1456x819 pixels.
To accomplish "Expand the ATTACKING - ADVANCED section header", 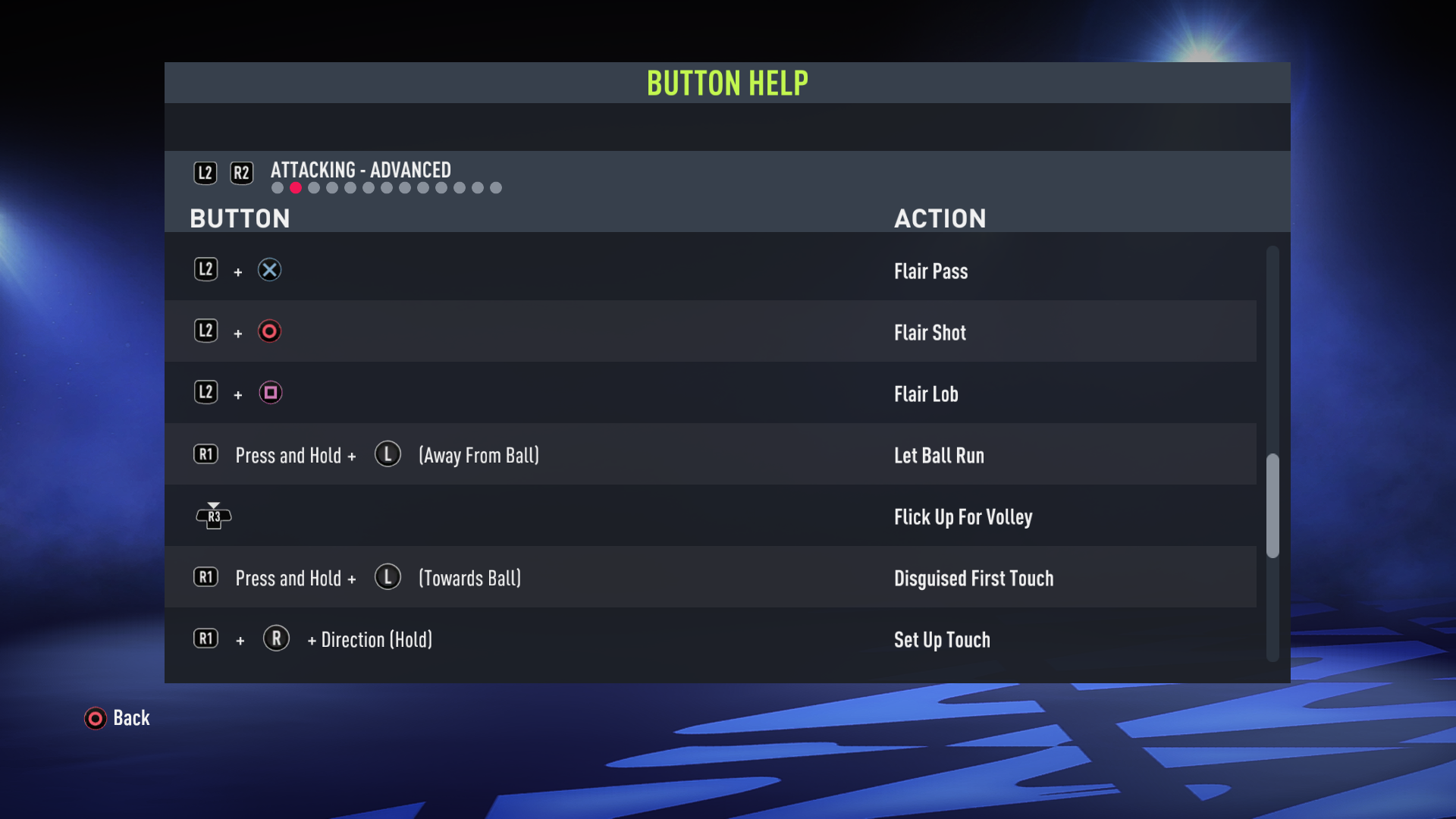I will click(x=360, y=170).
